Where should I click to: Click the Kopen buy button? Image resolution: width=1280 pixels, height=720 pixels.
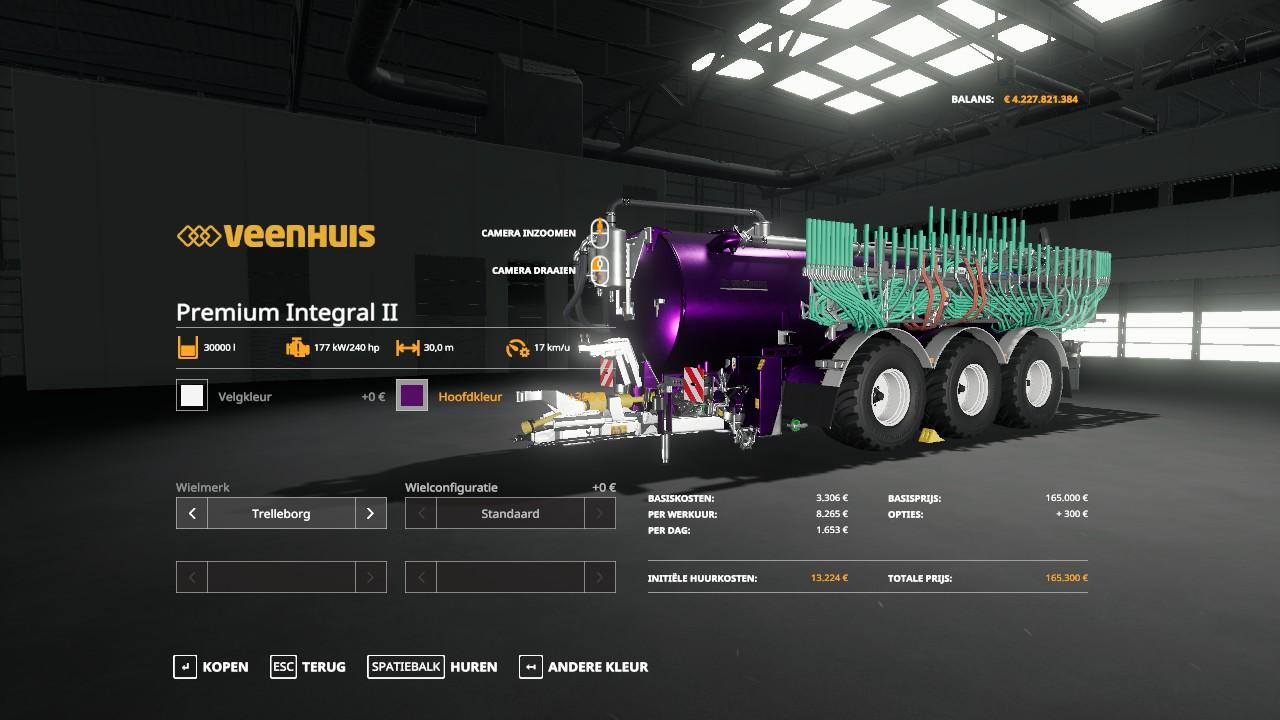pyautogui.click(x=211, y=667)
